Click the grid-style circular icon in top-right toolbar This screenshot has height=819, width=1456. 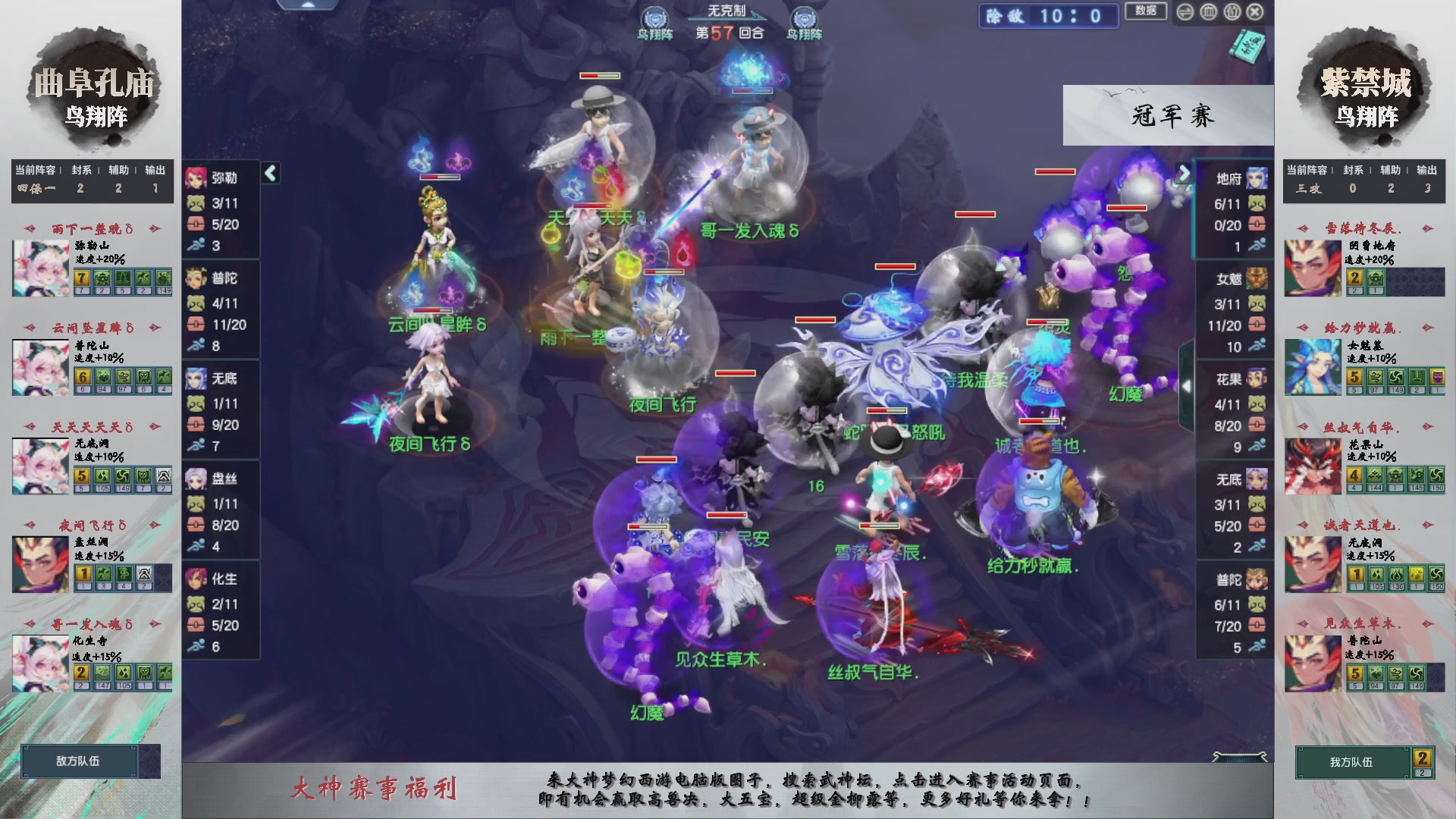pyautogui.click(x=1208, y=12)
